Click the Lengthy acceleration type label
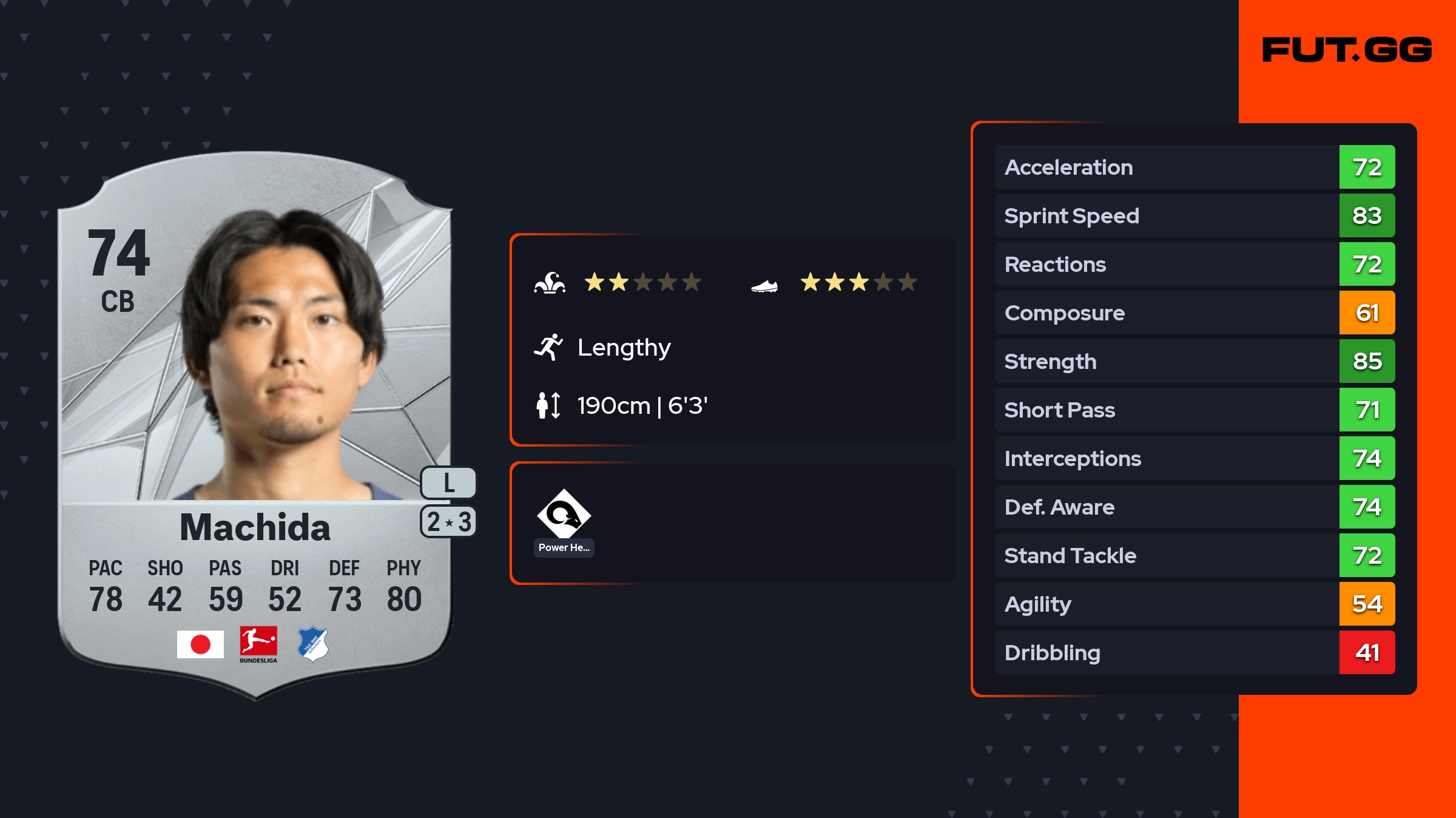 pos(624,348)
